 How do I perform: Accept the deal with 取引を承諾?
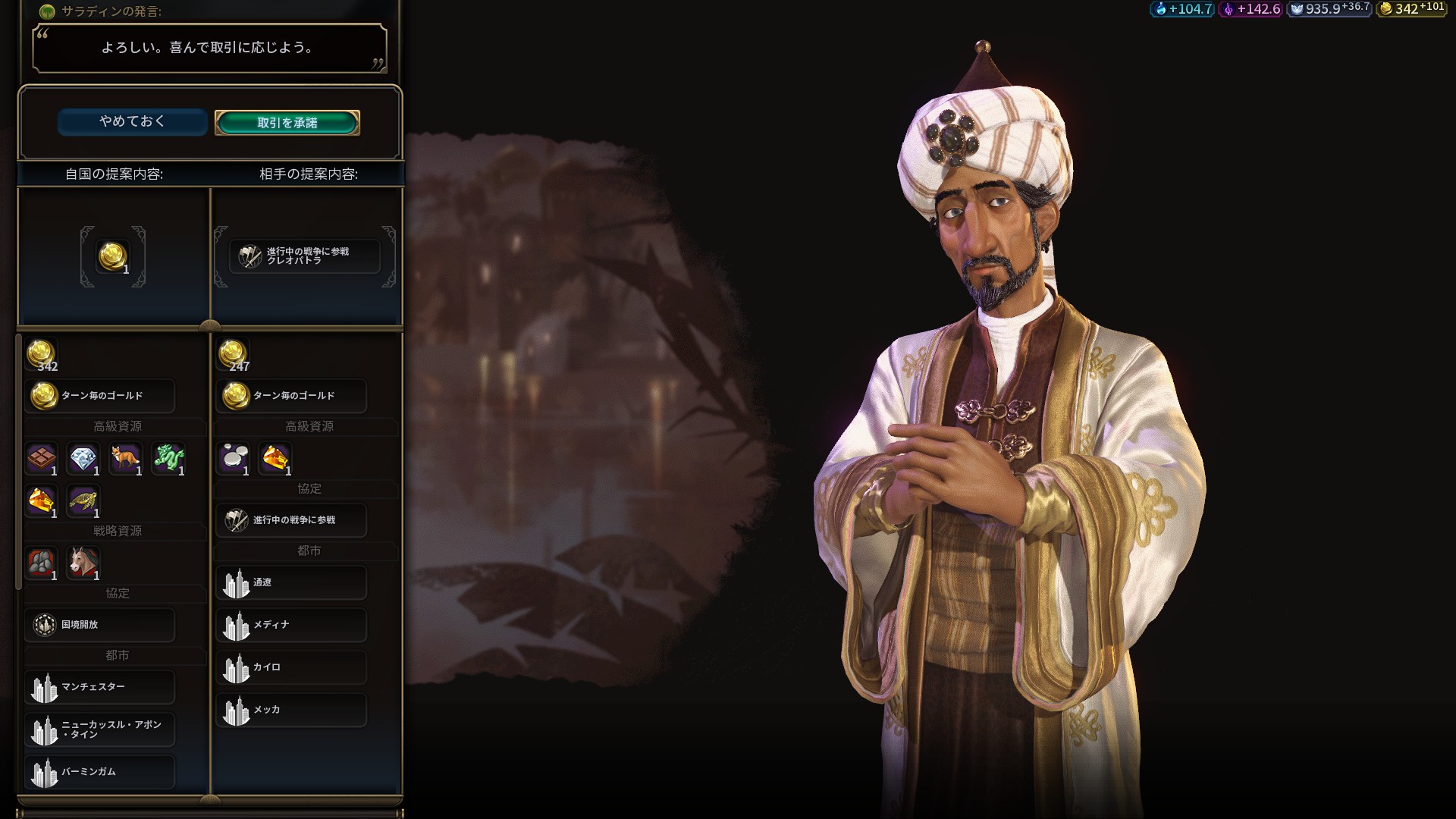pos(287,123)
